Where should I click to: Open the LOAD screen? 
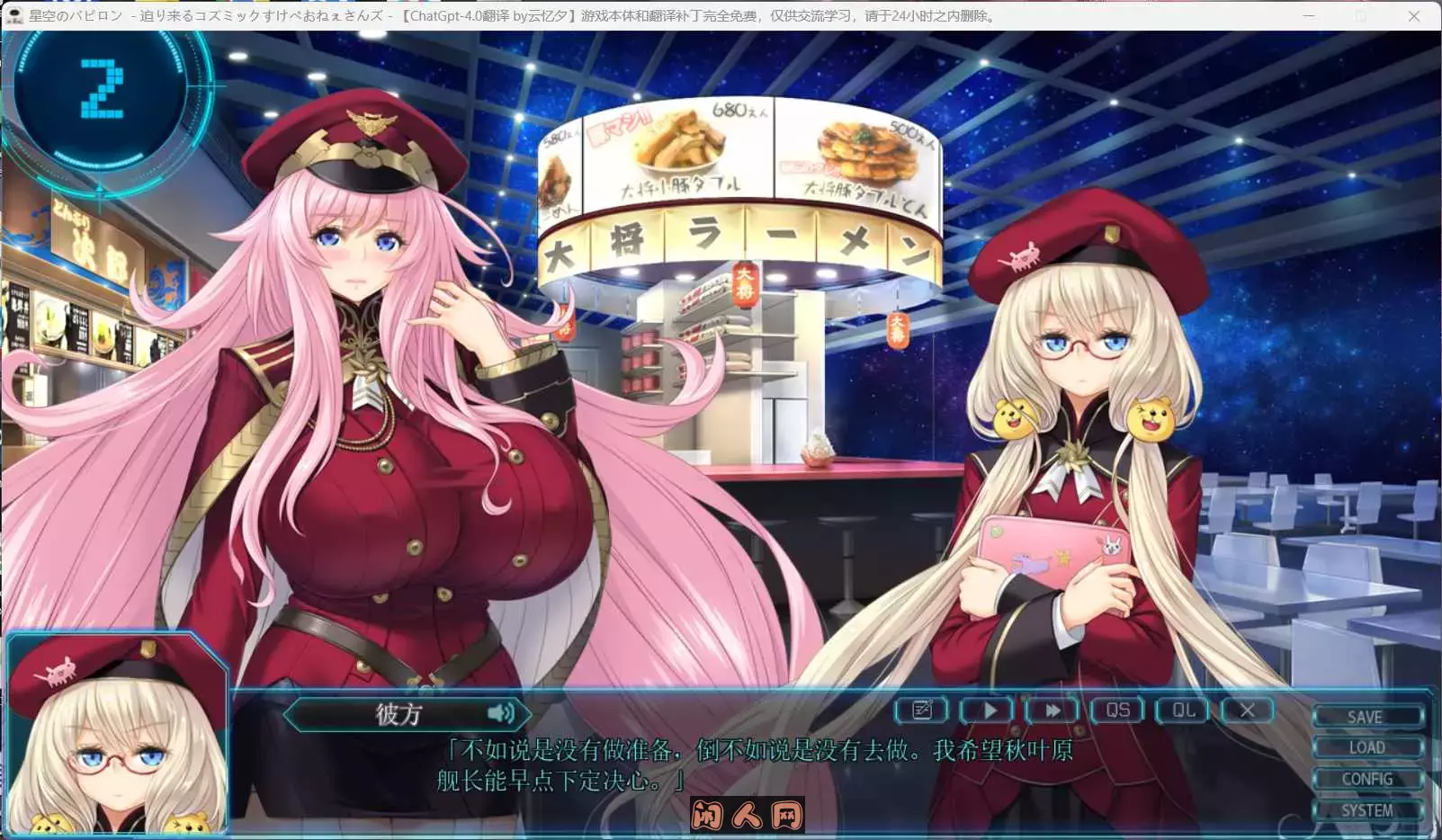1367,747
